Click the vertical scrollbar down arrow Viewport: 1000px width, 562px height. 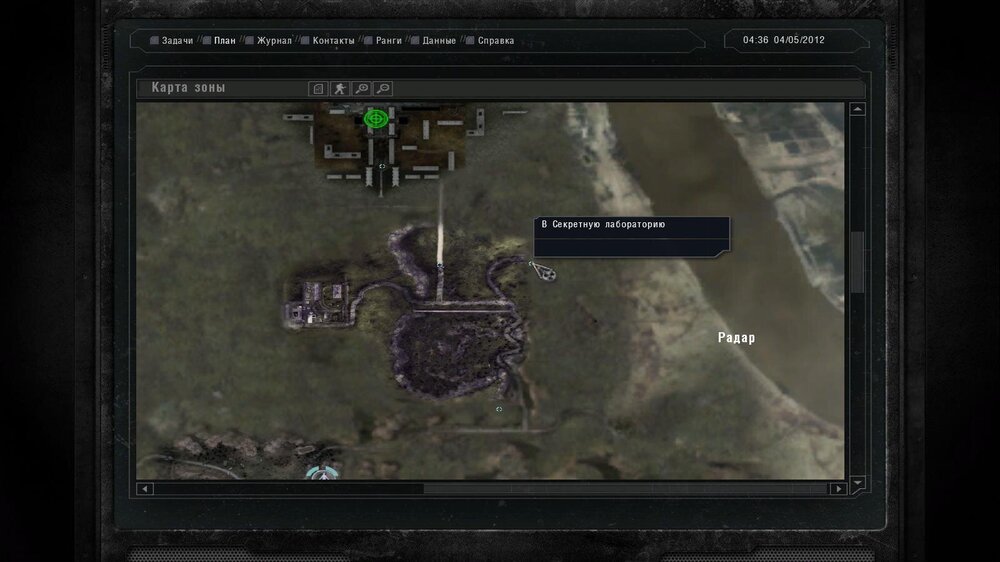[857, 481]
